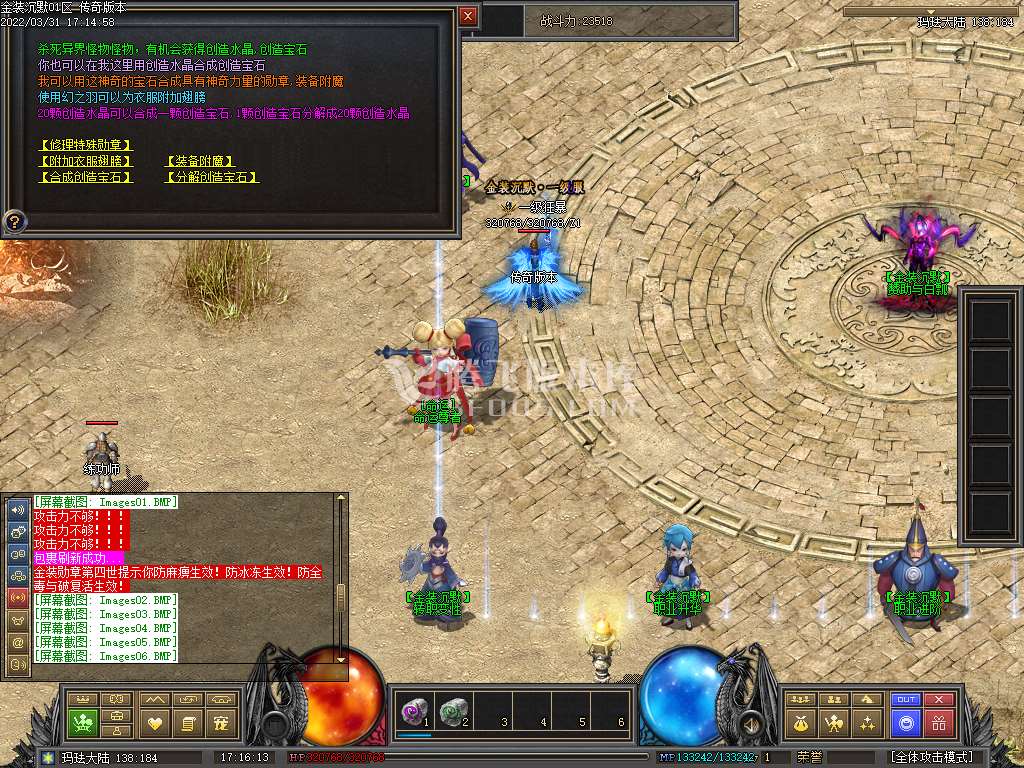This screenshot has width=1024, height=768.
Task: Toggle the sound horn button by blue orb
Action: point(746,723)
